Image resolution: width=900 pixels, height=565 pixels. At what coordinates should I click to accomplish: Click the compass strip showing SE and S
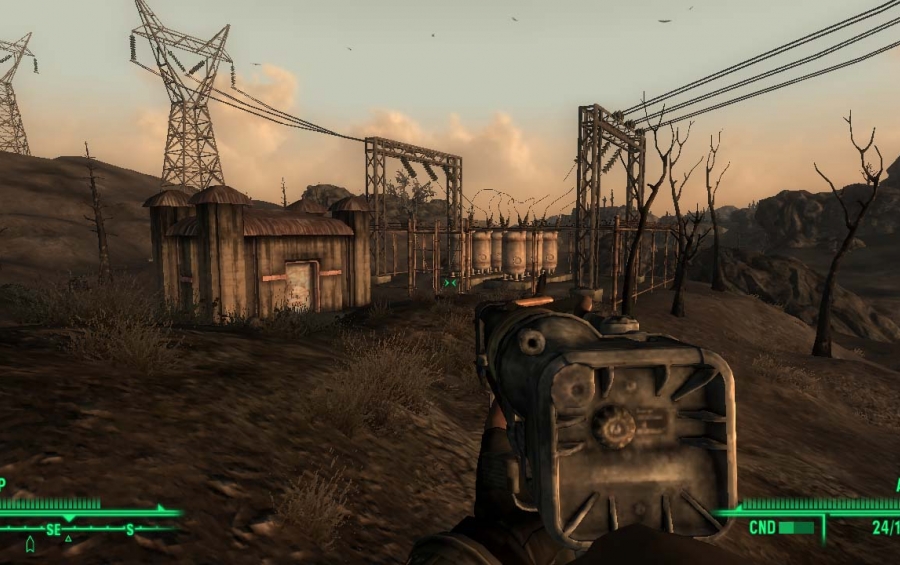(x=88, y=529)
